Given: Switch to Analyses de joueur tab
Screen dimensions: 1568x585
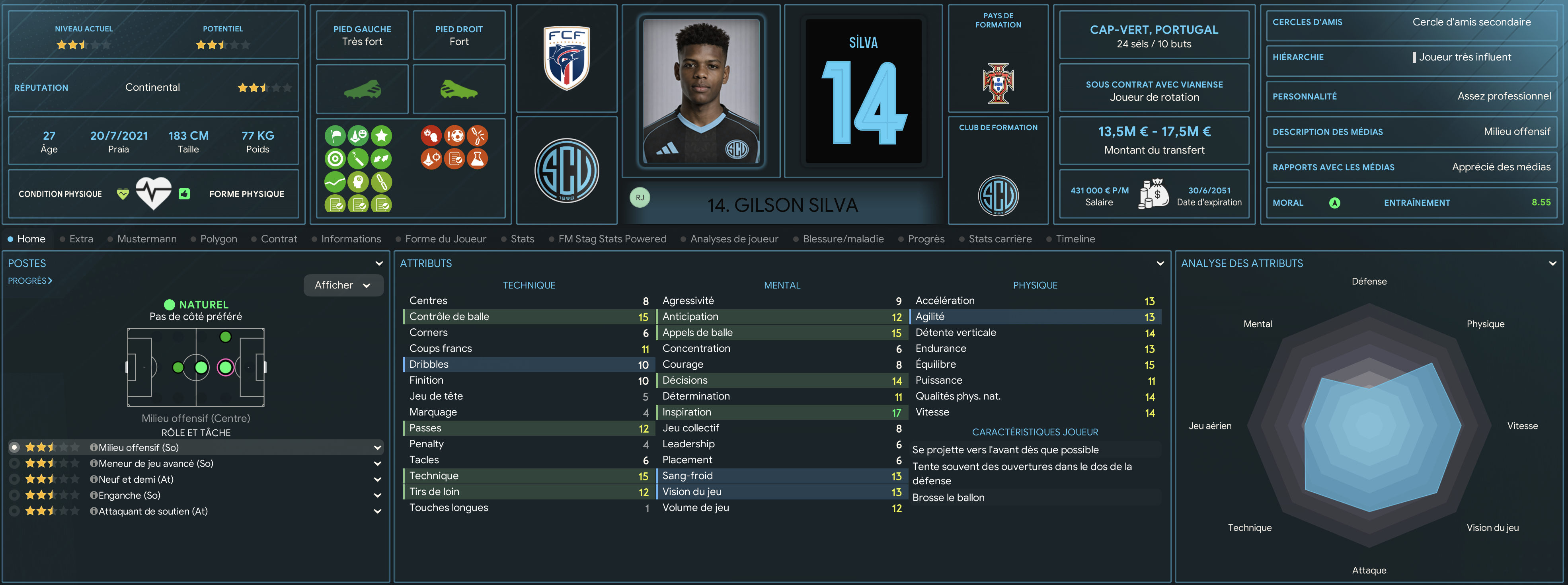Looking at the screenshot, I should [734, 239].
